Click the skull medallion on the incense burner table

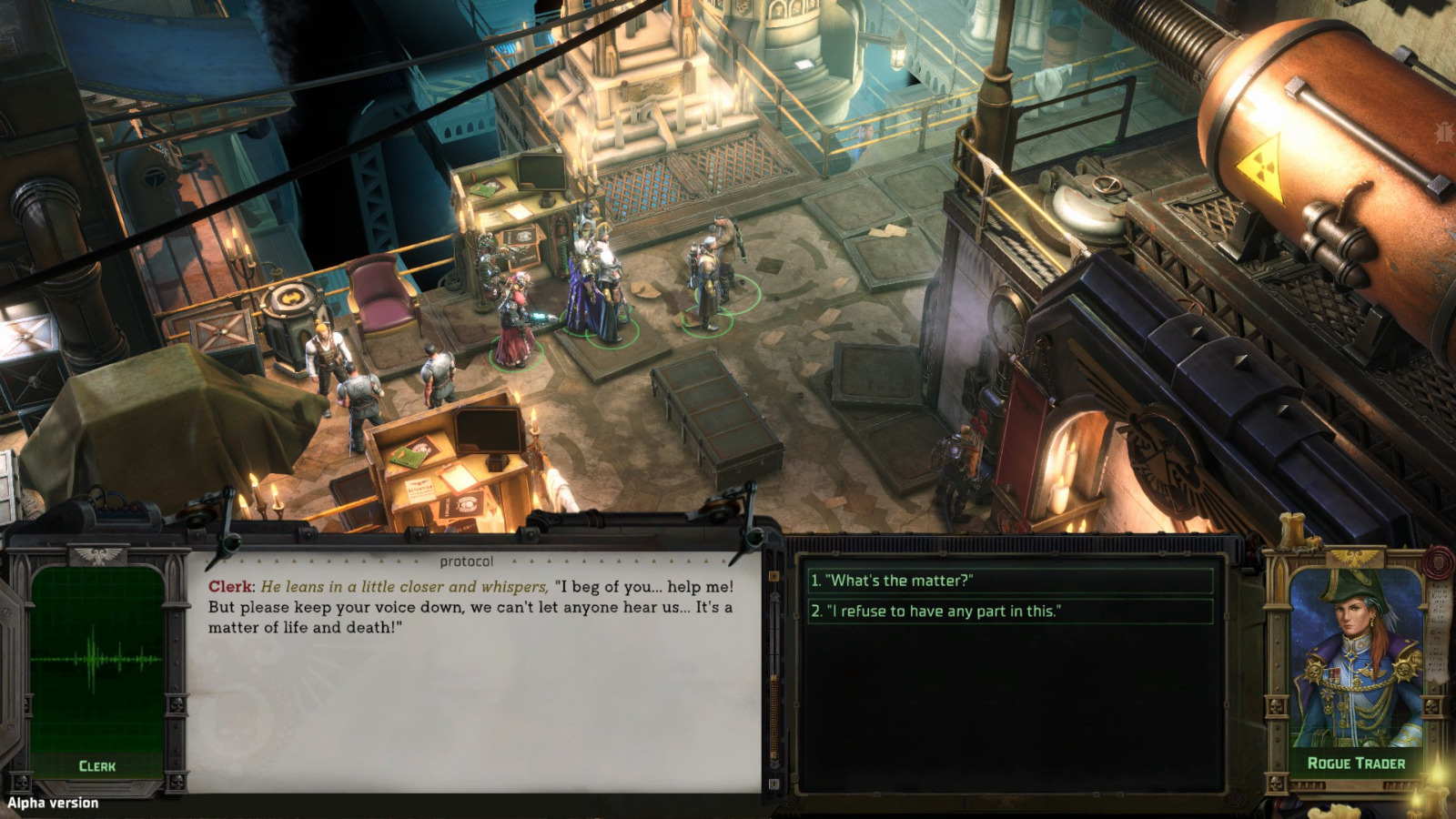tap(293, 296)
